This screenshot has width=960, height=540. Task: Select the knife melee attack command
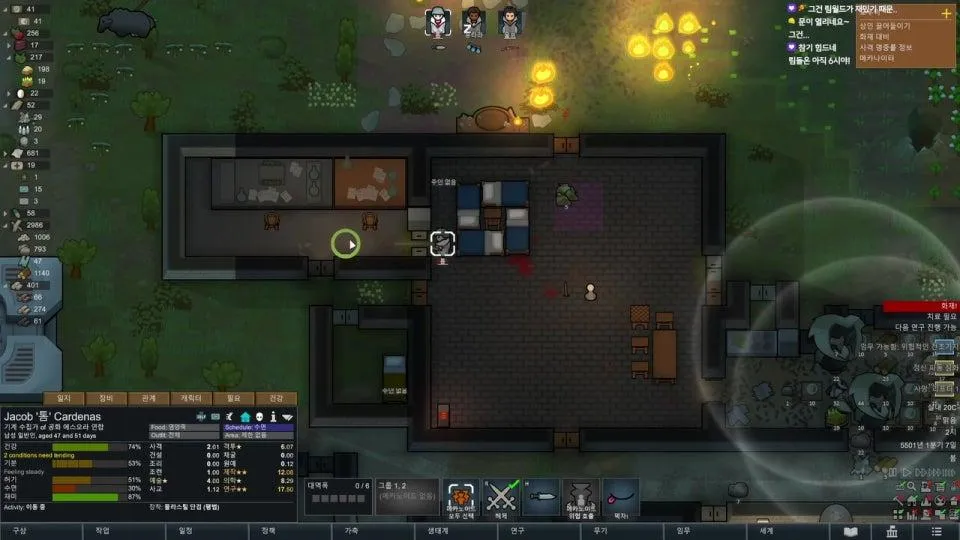point(540,497)
